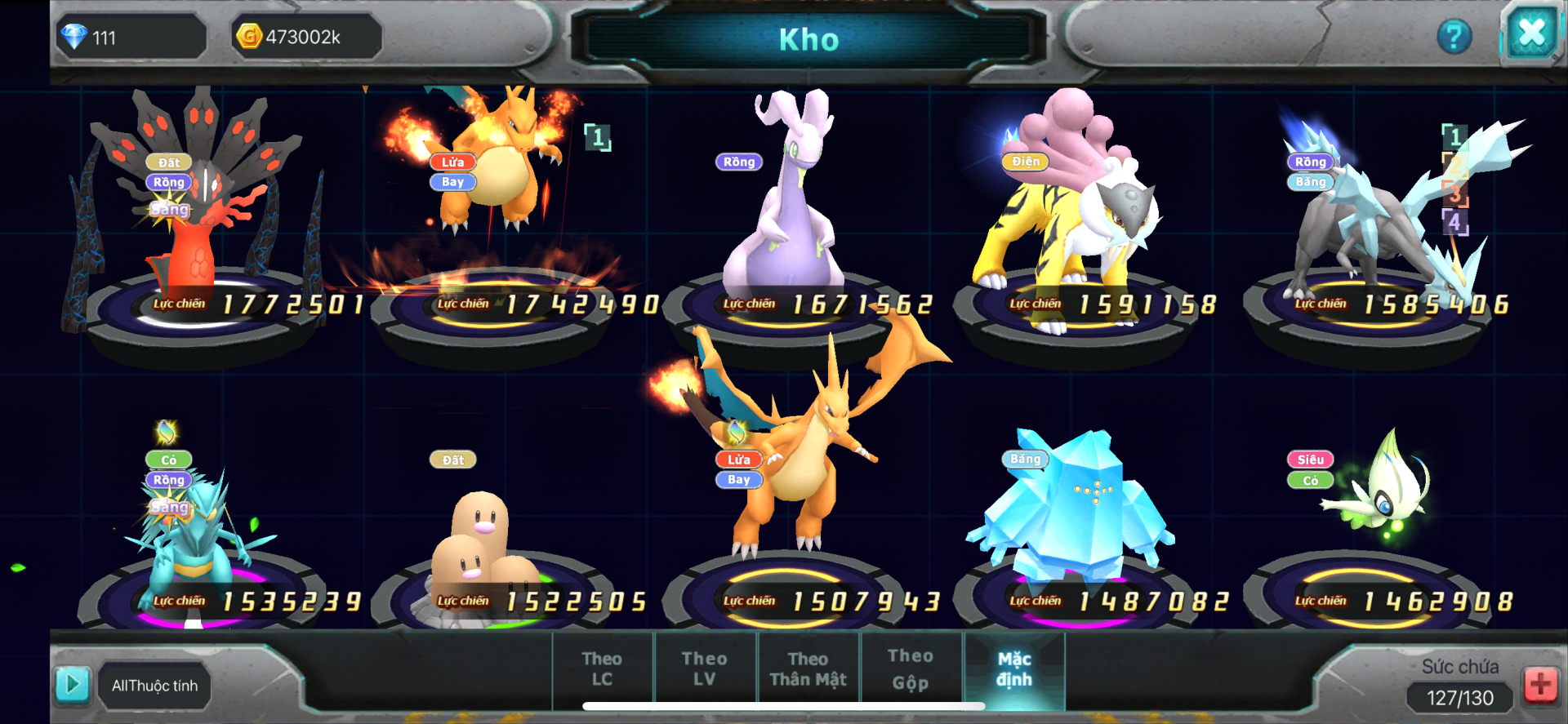
Task: Expand storage capacity with the red plus
Action: [x=1540, y=684]
